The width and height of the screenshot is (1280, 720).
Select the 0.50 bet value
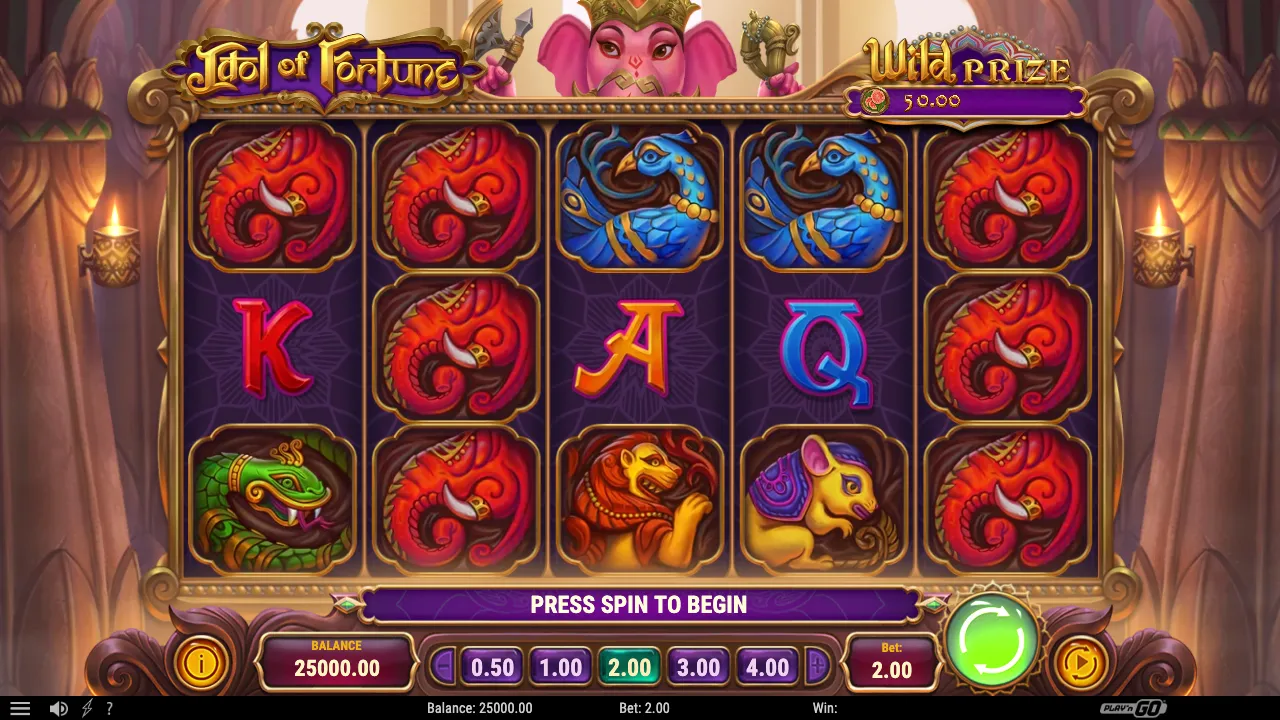coord(492,667)
